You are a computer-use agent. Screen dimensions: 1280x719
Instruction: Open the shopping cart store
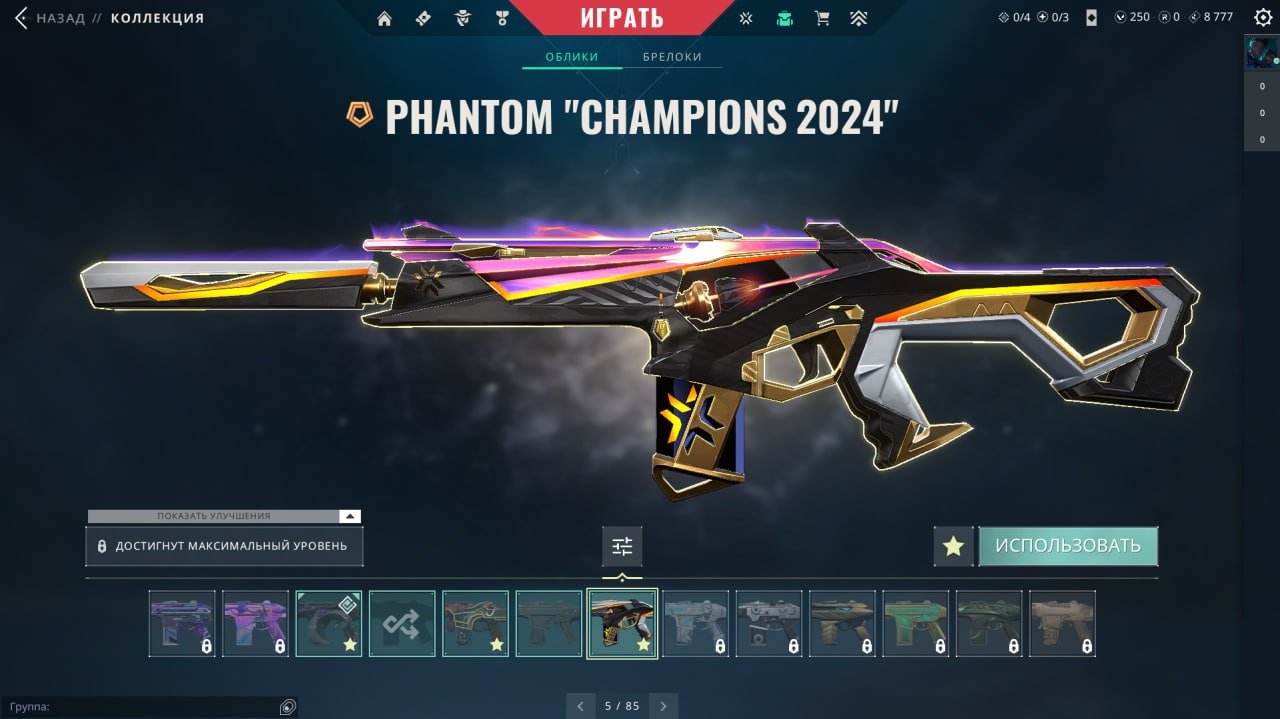[x=822, y=18]
